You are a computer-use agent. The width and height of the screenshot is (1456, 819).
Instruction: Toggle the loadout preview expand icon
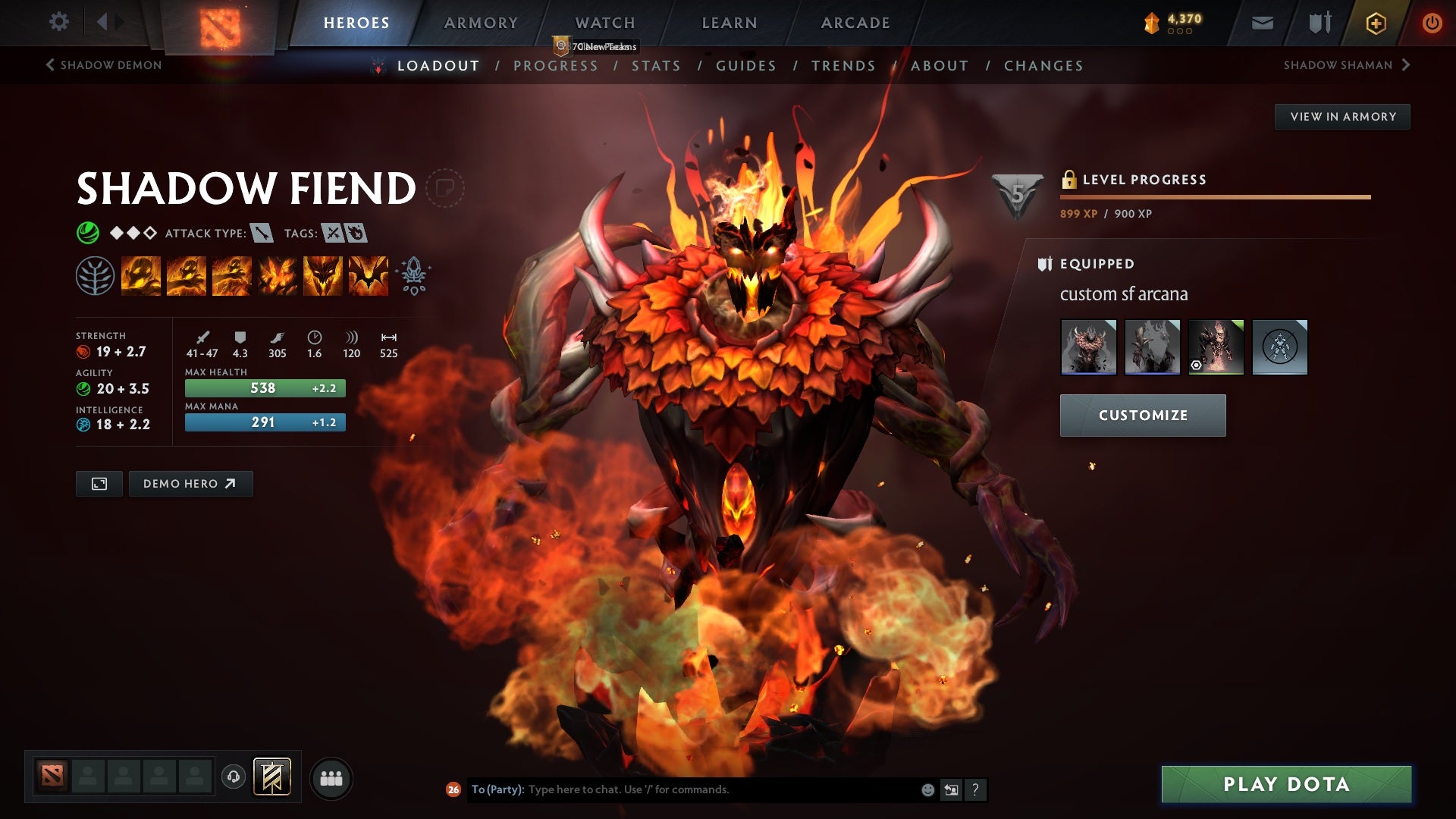click(99, 483)
